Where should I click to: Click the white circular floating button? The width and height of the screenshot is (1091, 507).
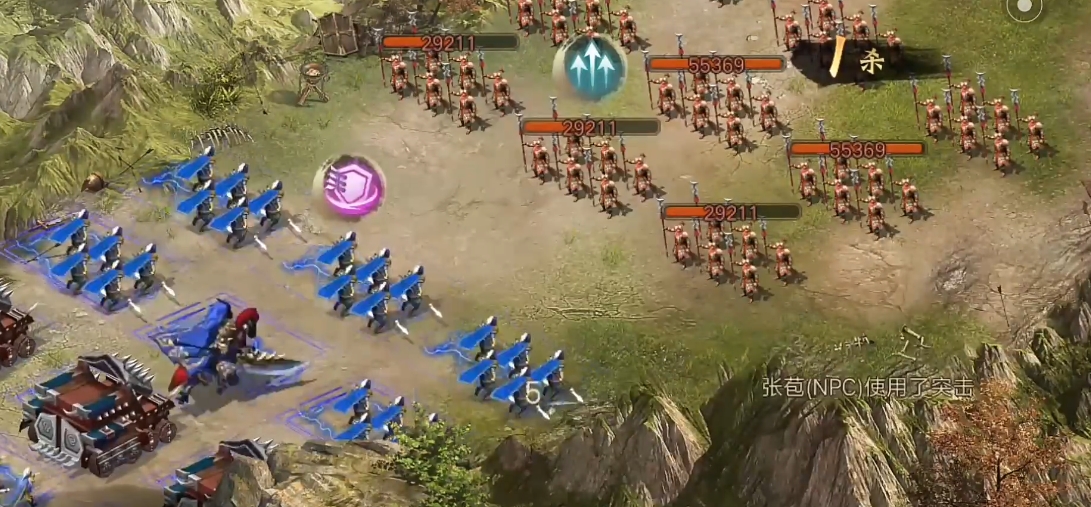(x=1024, y=10)
